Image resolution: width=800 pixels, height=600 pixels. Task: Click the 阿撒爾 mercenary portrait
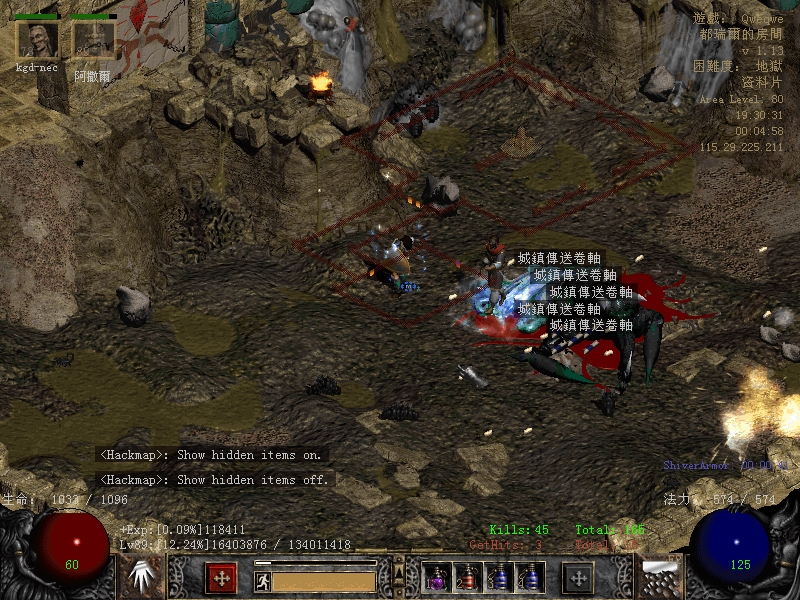point(93,40)
